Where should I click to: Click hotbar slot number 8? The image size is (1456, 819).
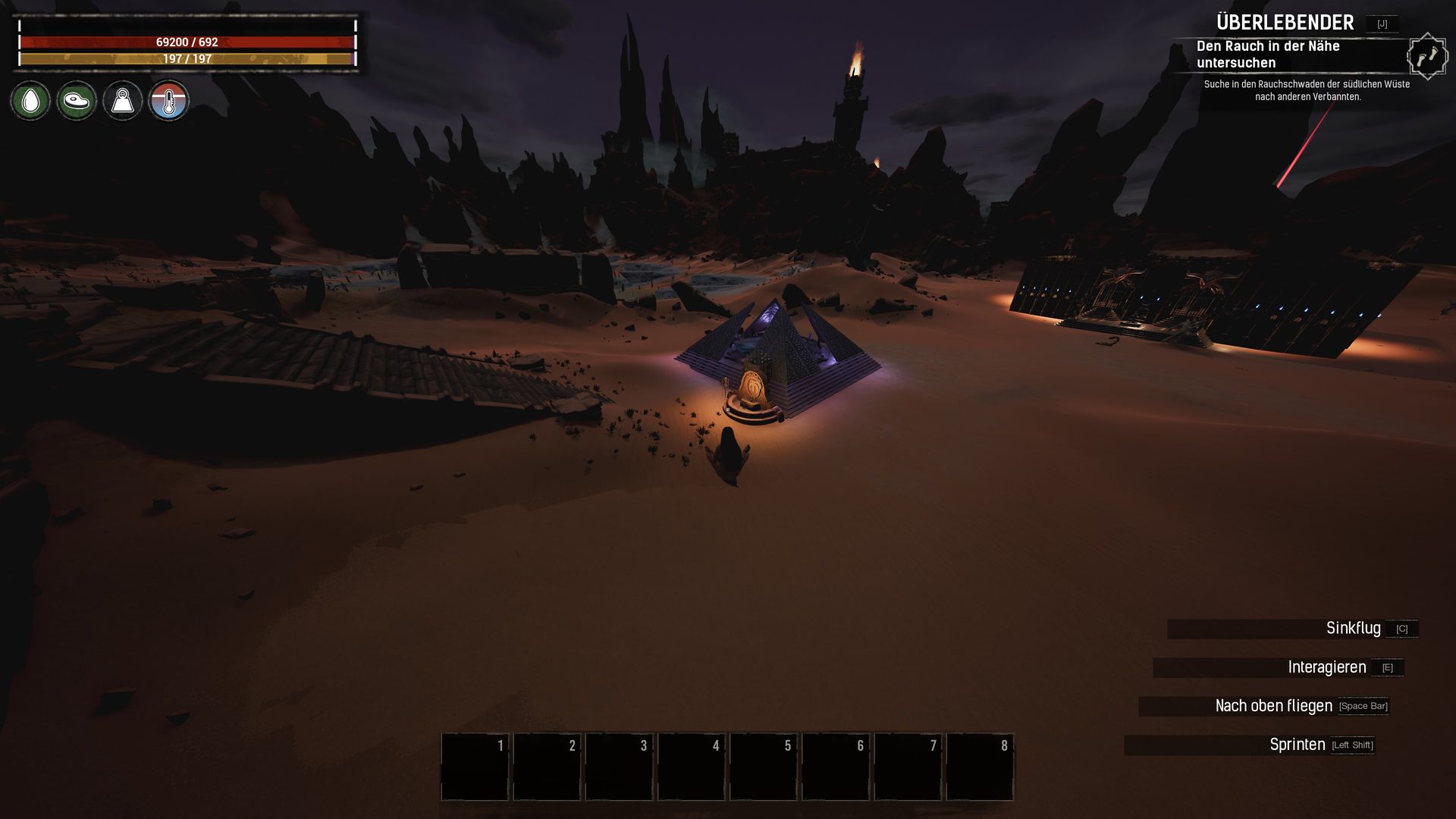pyautogui.click(x=980, y=766)
